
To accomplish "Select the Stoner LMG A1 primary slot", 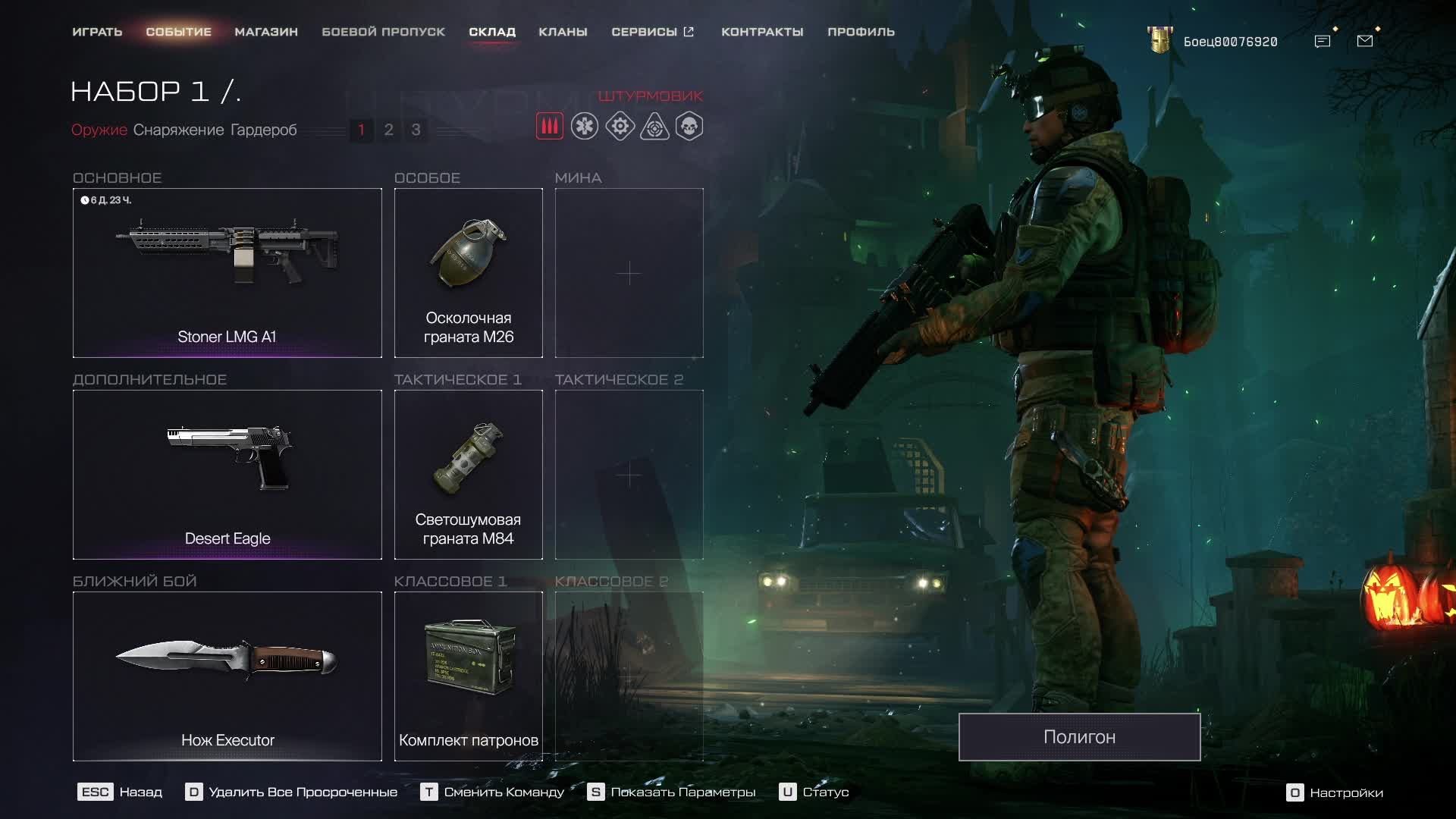I will [227, 273].
